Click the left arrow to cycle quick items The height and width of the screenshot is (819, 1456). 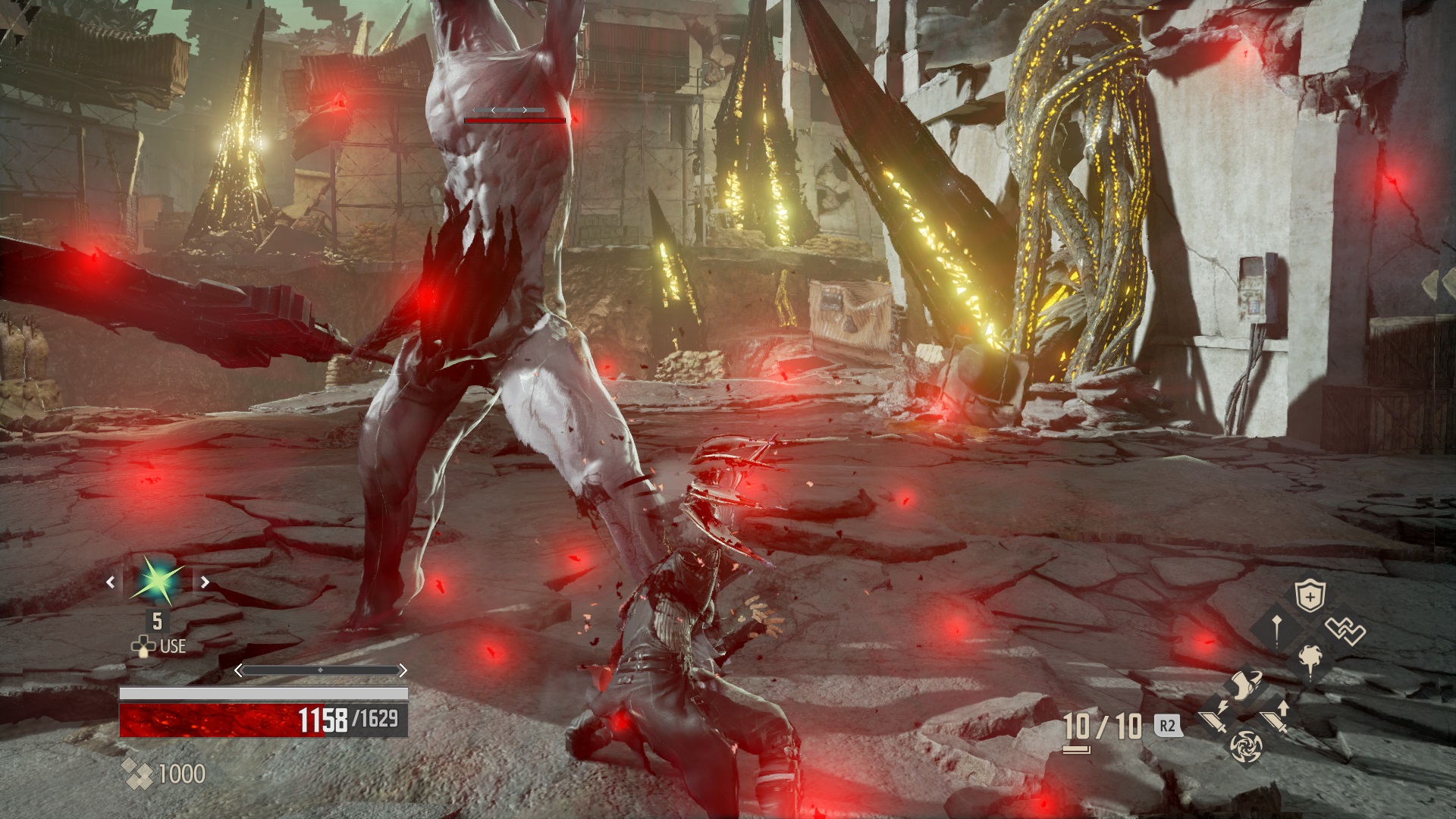coord(111,582)
